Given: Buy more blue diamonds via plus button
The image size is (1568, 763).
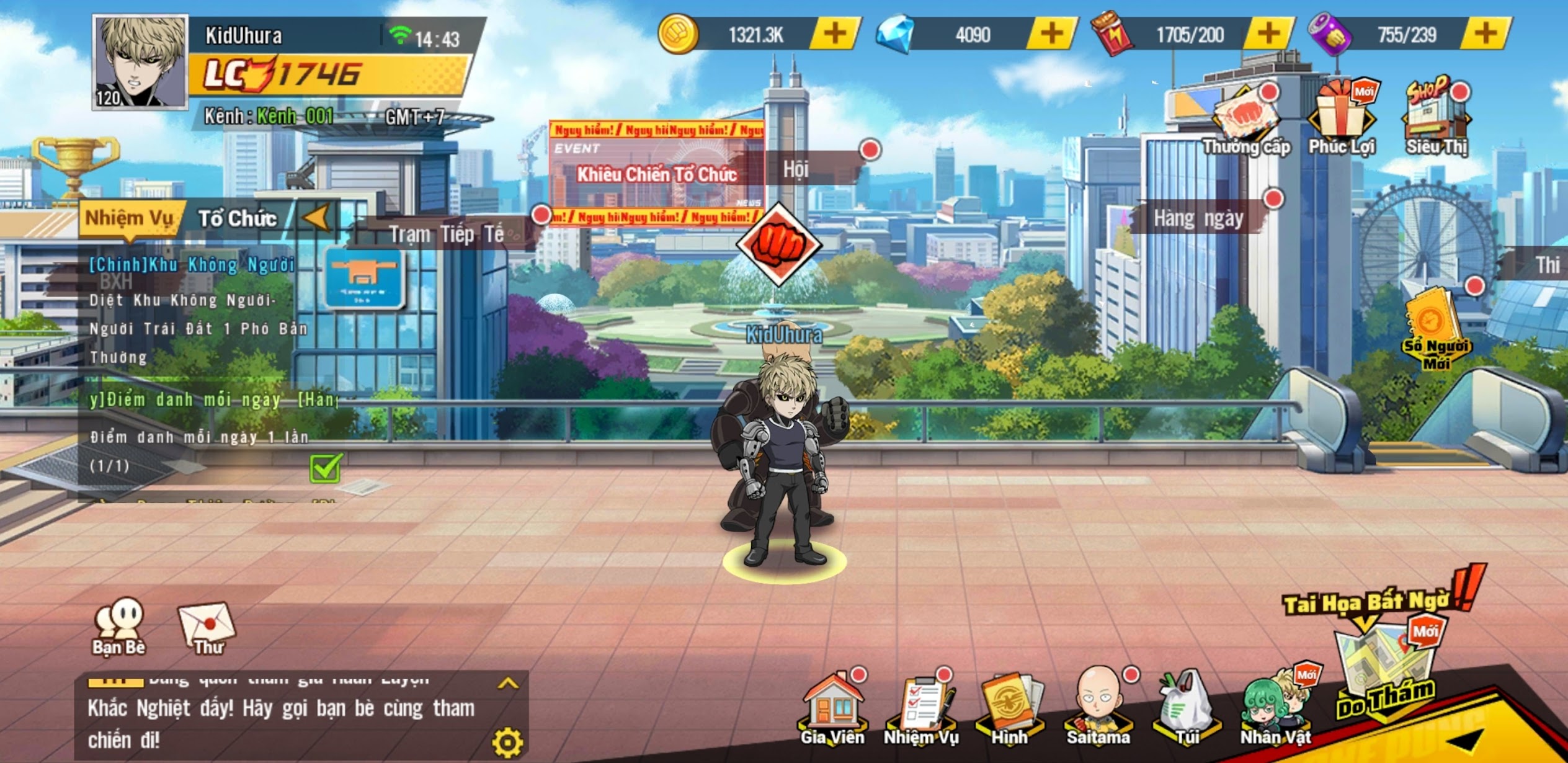Looking at the screenshot, I should [1051, 33].
